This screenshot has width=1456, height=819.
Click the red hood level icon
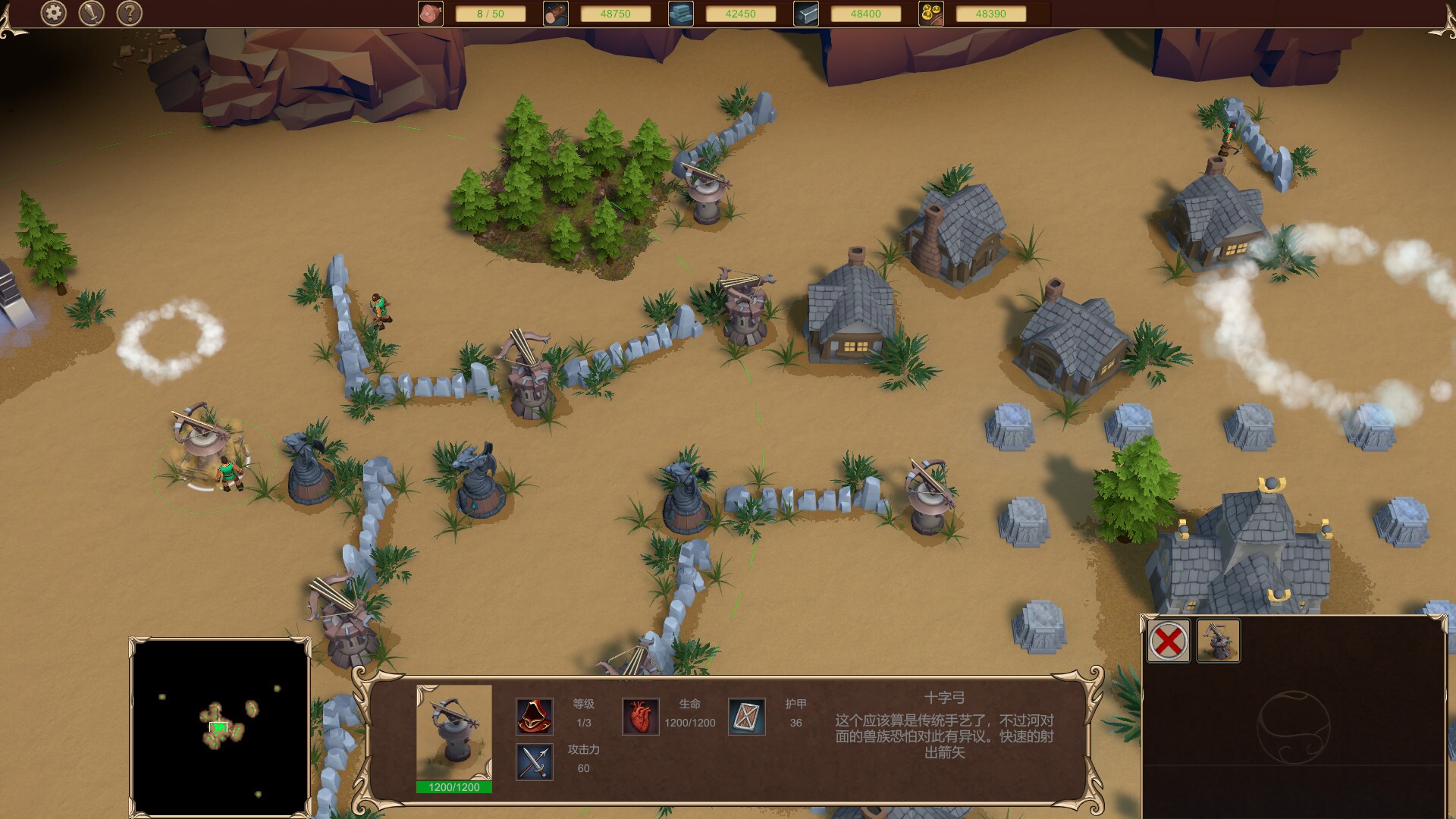pyautogui.click(x=535, y=716)
